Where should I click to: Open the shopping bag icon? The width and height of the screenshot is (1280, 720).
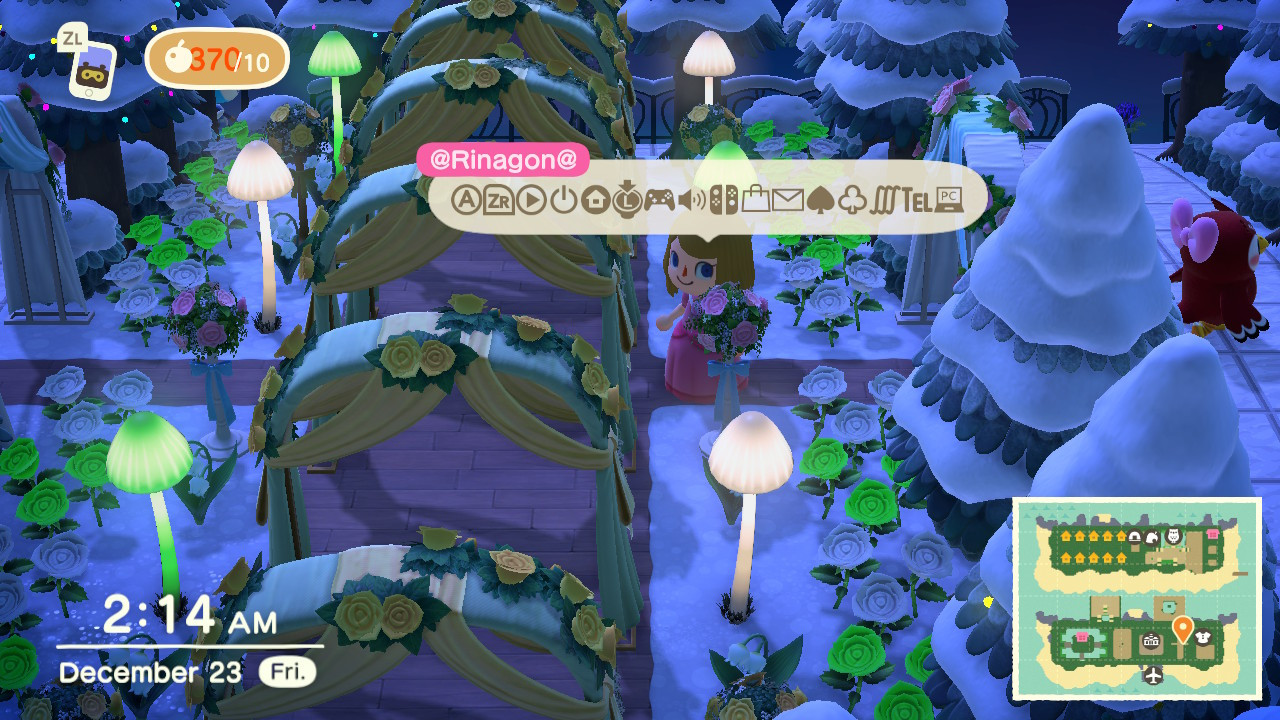(x=757, y=198)
